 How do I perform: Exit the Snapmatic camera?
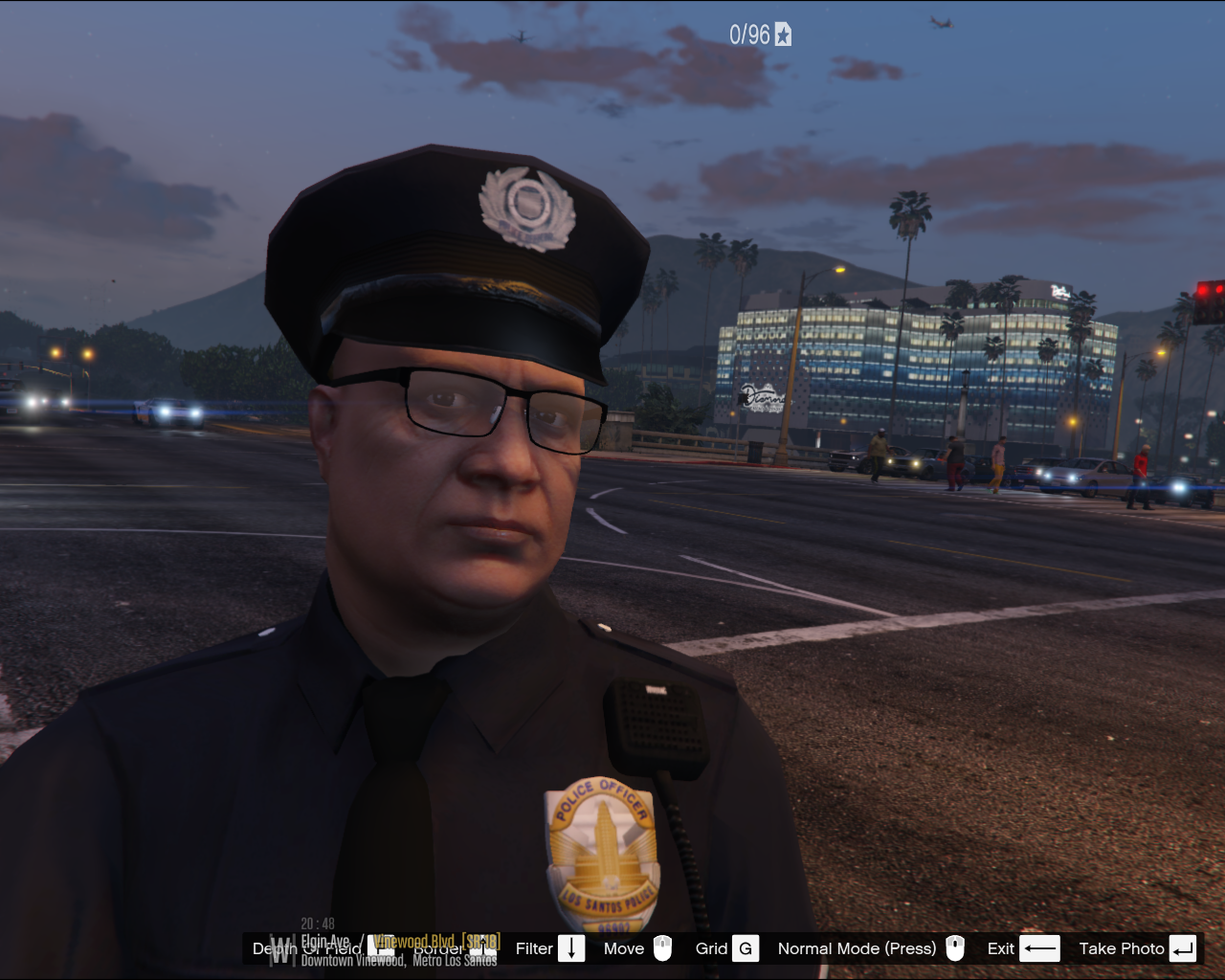(1022, 948)
